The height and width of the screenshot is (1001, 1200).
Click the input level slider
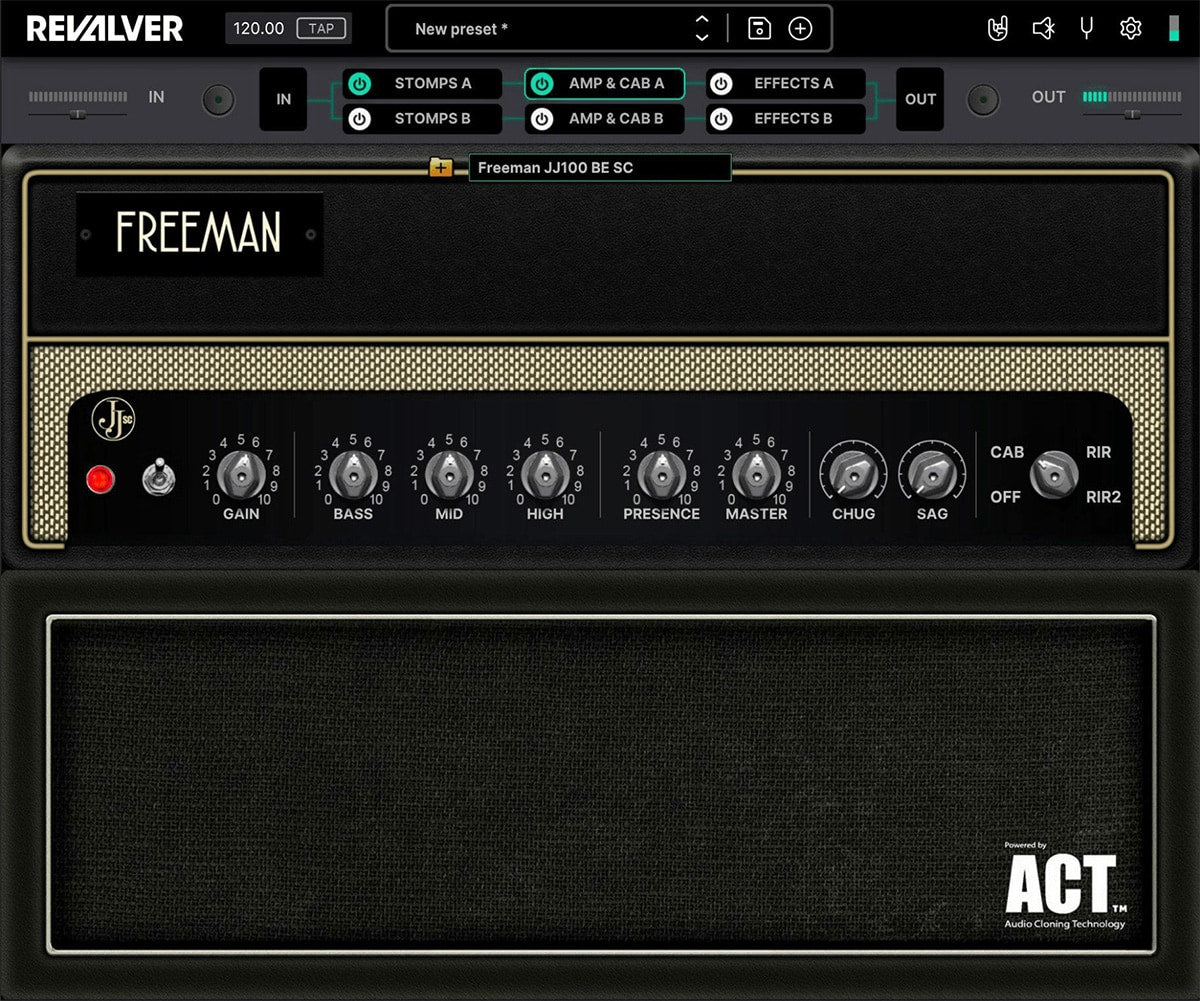point(77,114)
